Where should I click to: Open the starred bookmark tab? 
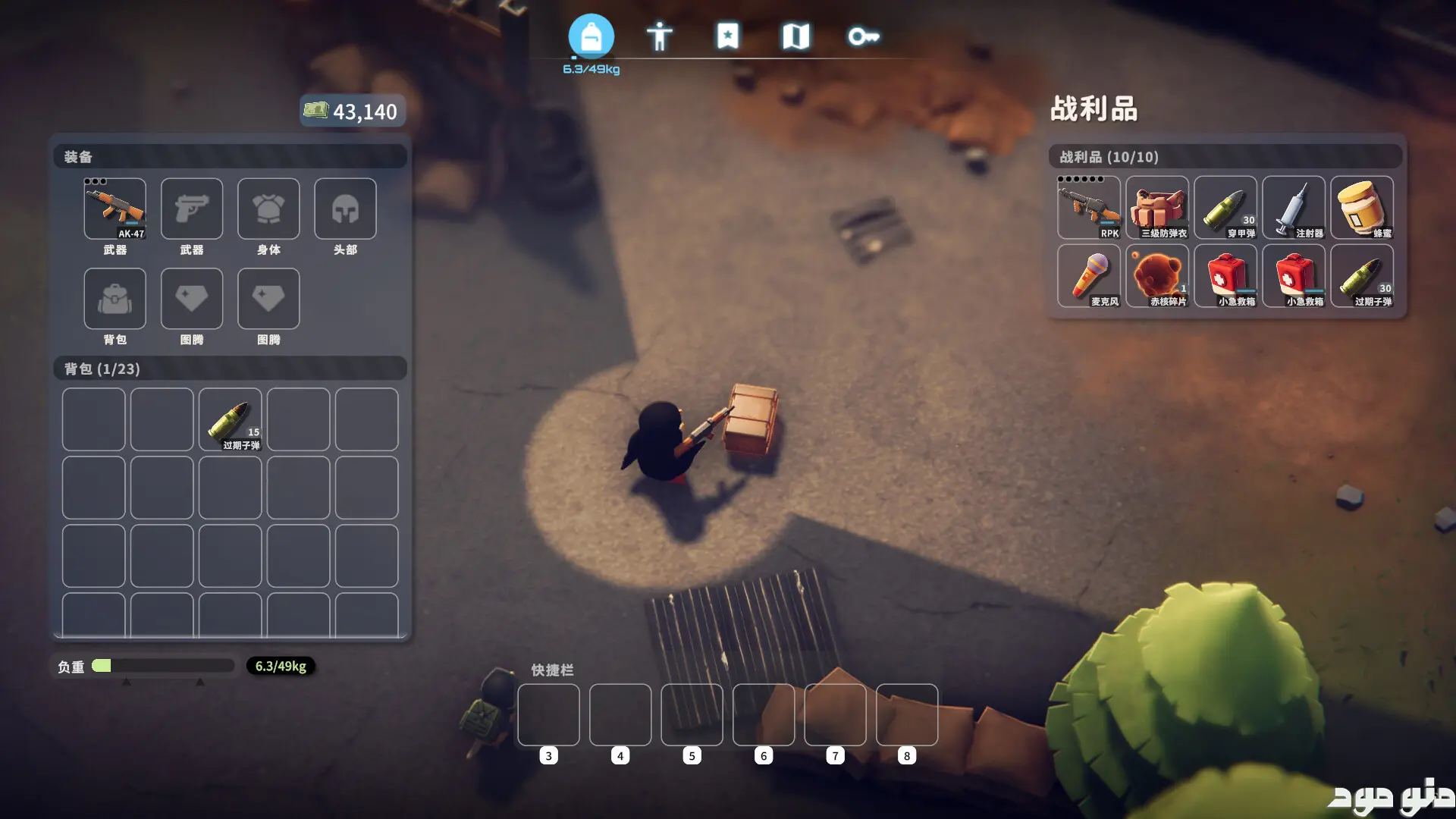point(727,36)
